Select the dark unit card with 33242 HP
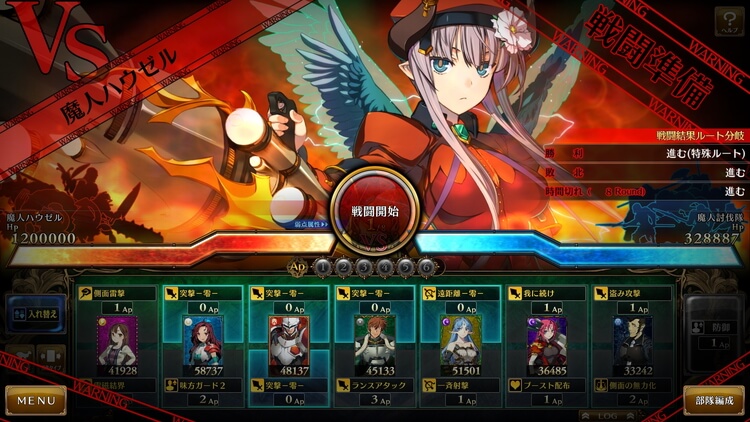Screen dimensions: 750x422 click(632, 346)
